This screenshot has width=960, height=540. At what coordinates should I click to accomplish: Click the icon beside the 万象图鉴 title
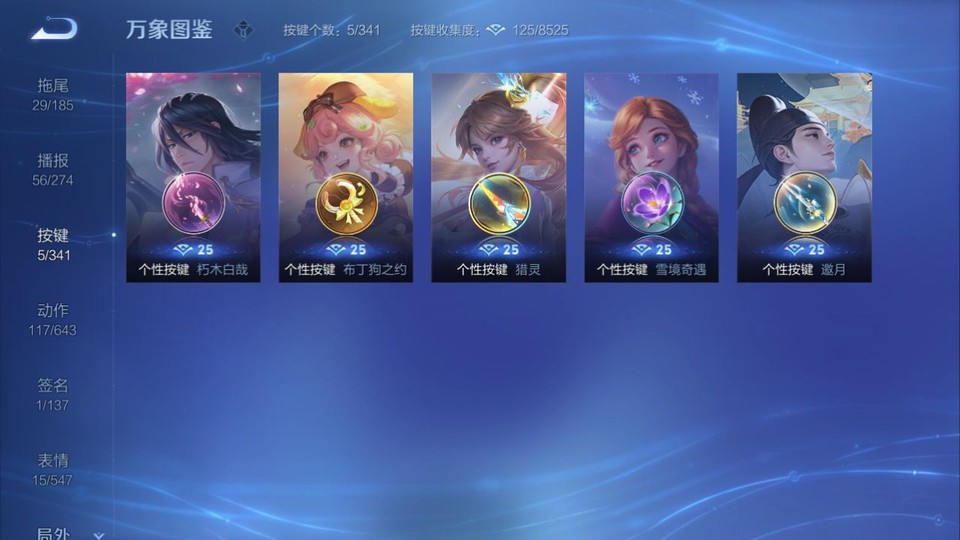tap(243, 30)
